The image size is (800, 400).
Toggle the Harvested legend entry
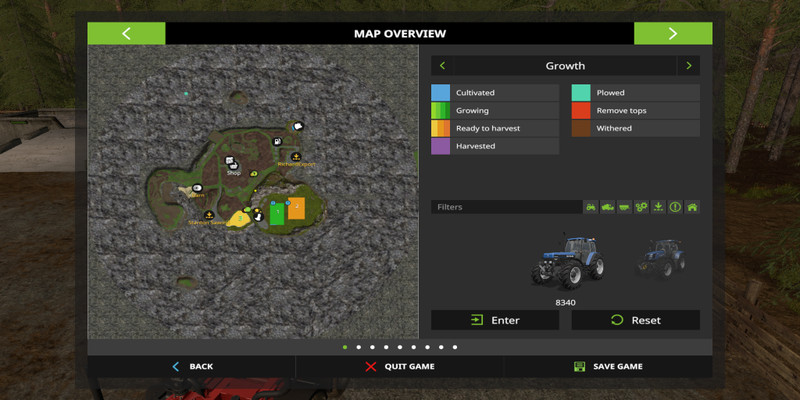[x=495, y=147]
